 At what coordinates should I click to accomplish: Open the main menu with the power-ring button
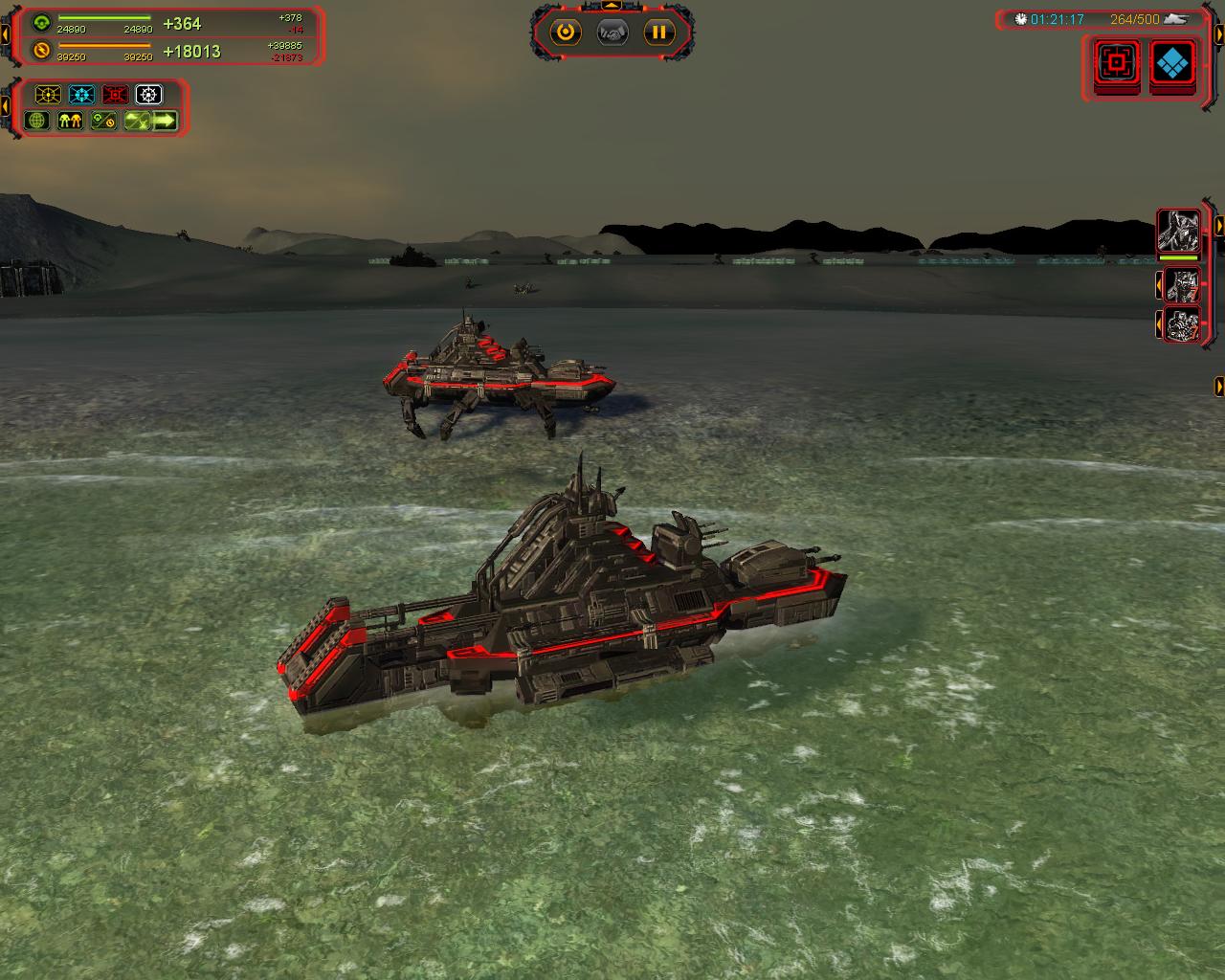click(x=566, y=33)
